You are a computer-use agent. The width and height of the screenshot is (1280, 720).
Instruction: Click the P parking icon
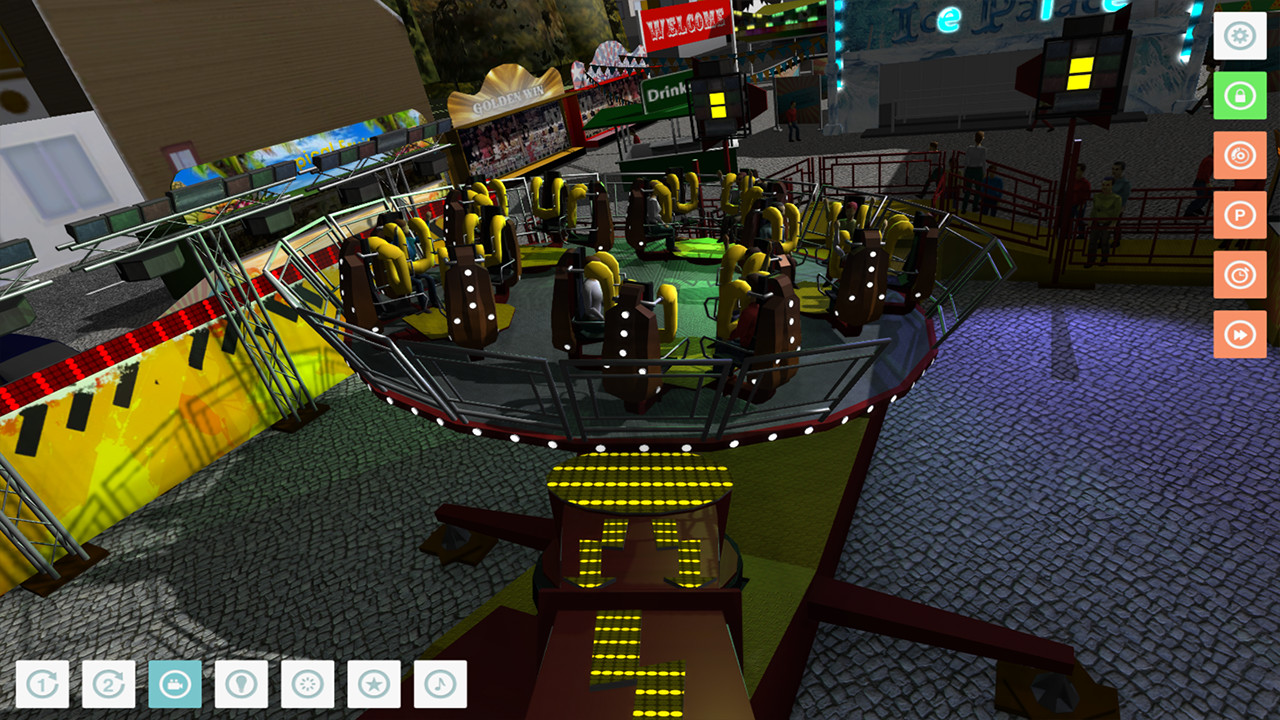pyautogui.click(x=1240, y=216)
